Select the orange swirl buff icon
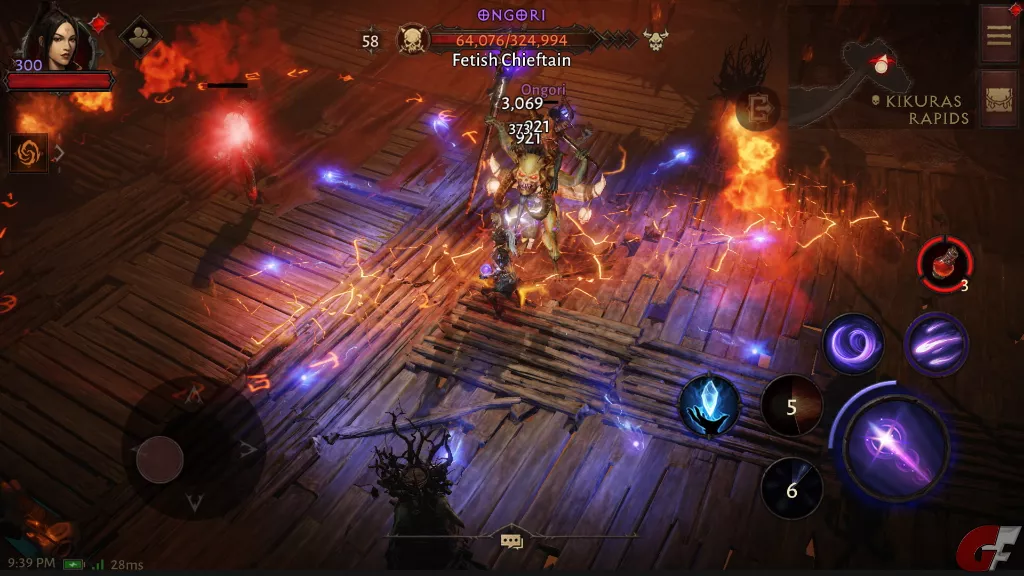1024x576 pixels. [x=28, y=153]
